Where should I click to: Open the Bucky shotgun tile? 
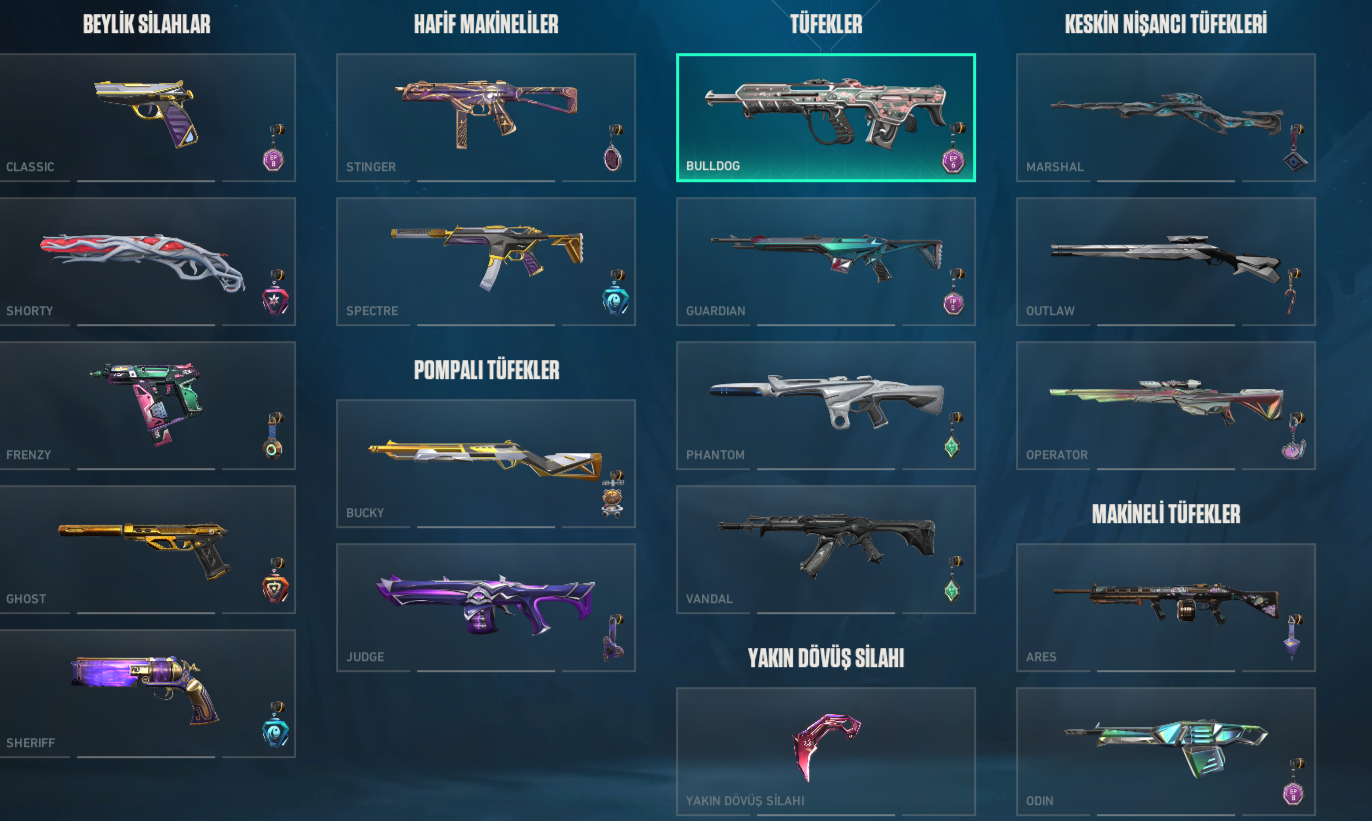tap(486, 462)
